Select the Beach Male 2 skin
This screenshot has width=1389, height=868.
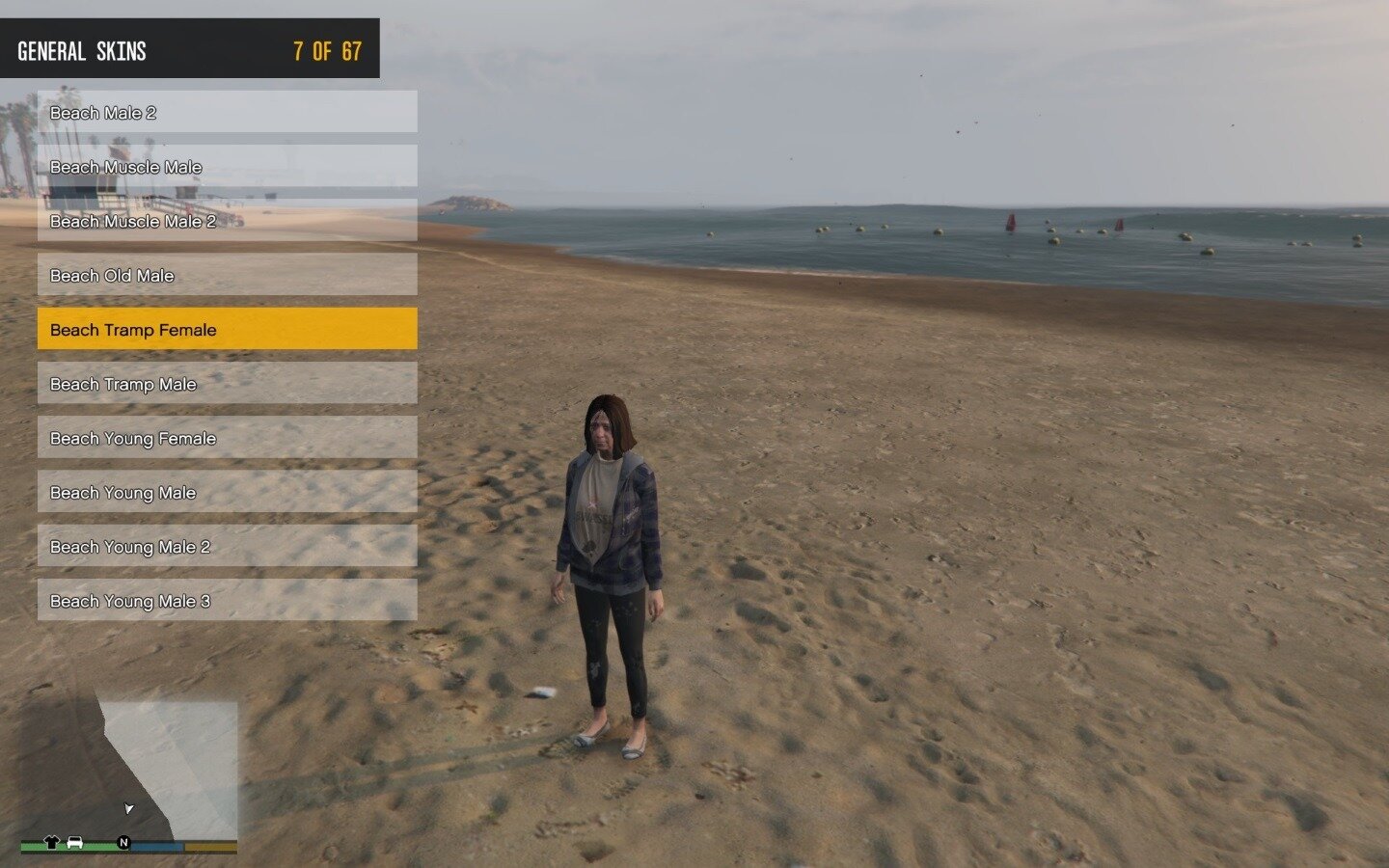point(227,112)
